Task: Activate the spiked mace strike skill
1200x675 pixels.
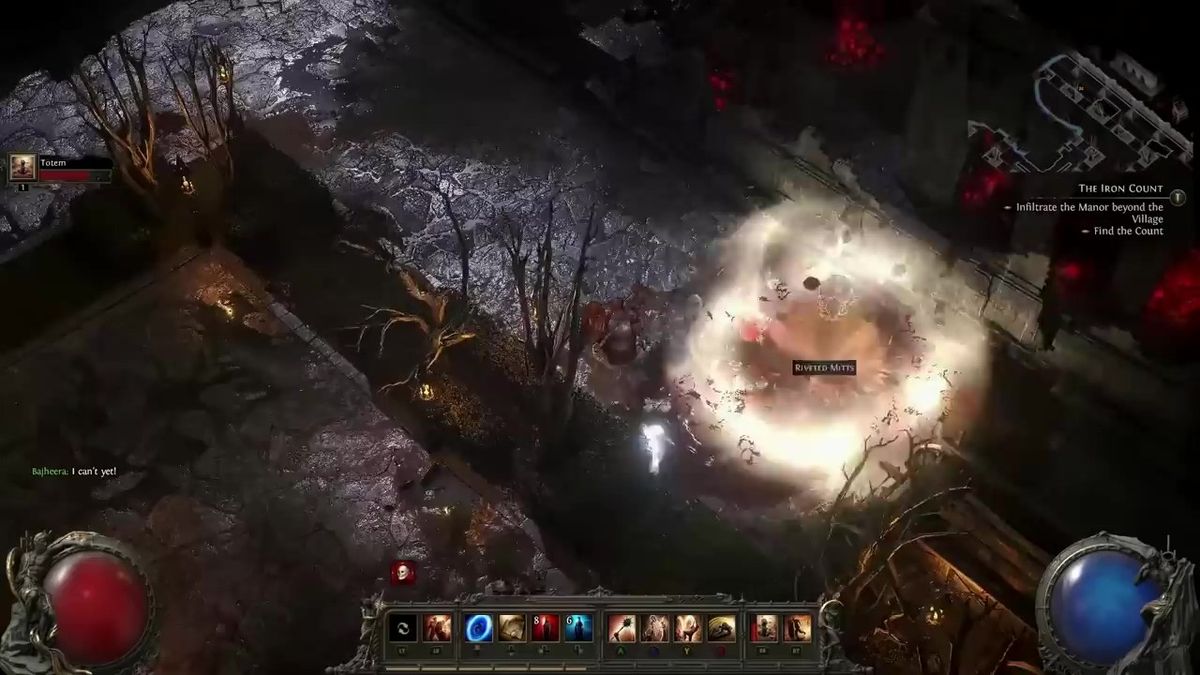Action: [622, 628]
